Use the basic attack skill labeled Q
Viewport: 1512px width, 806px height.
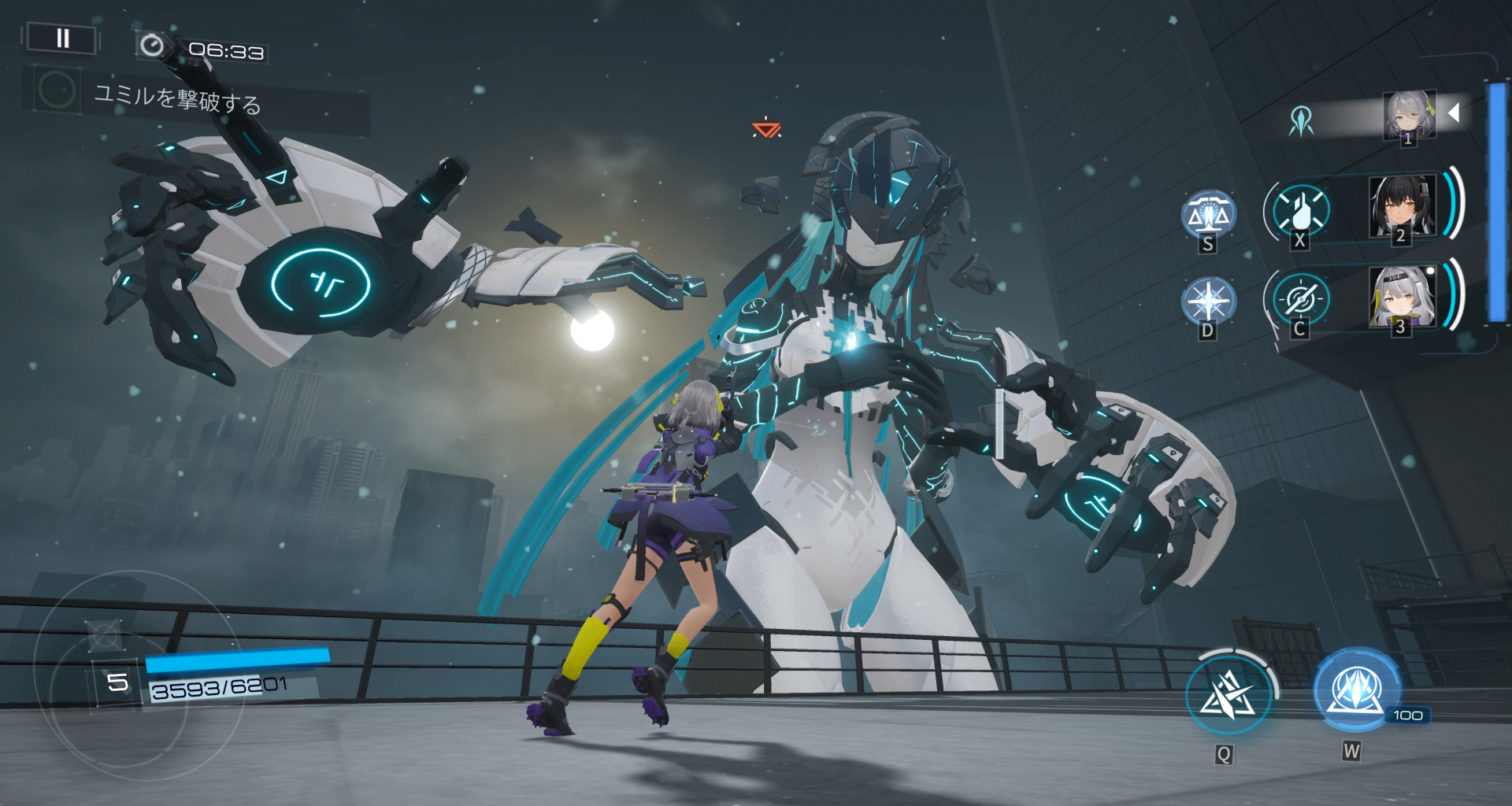click(x=1227, y=694)
